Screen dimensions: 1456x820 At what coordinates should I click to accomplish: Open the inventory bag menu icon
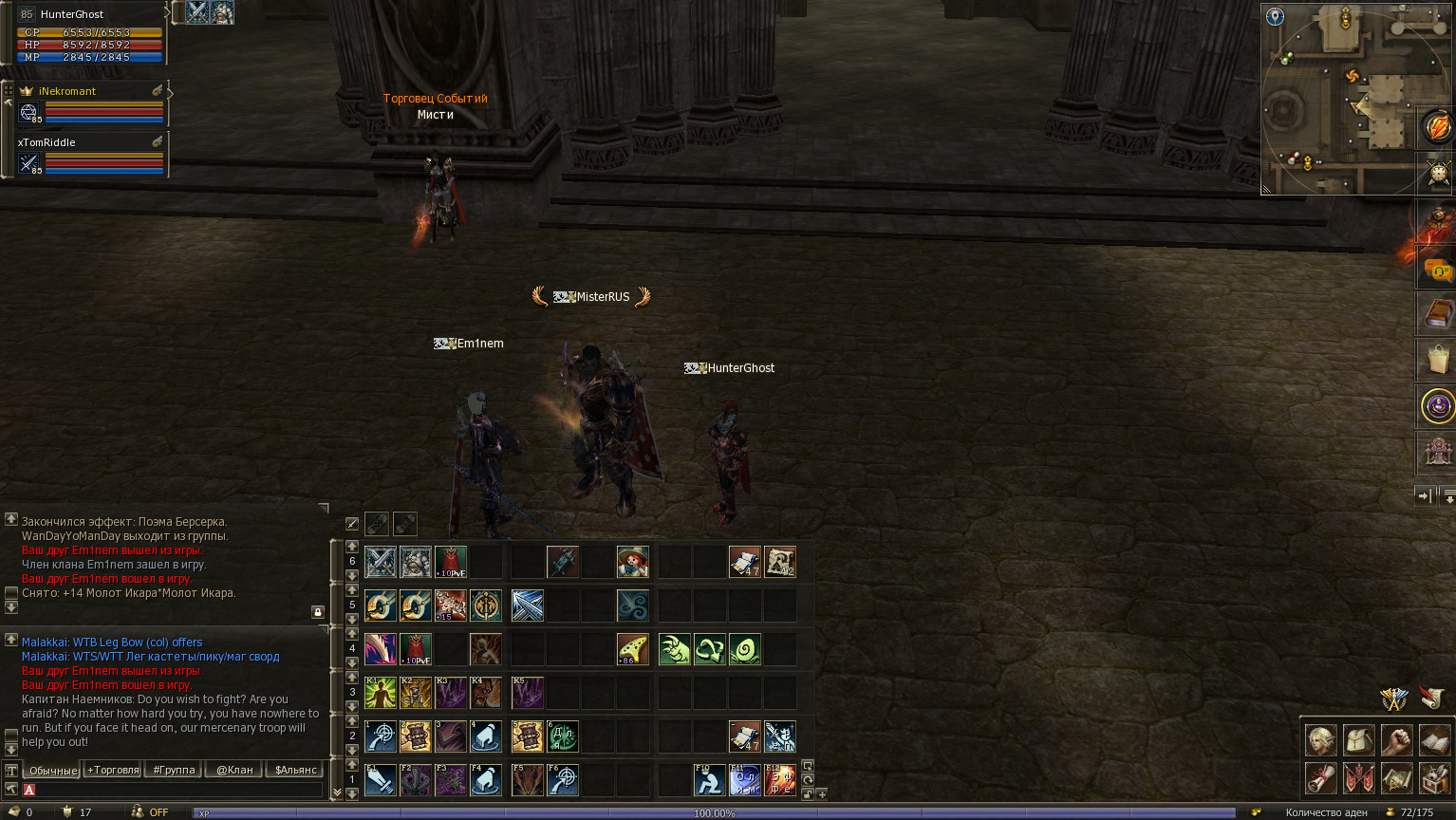[1358, 739]
